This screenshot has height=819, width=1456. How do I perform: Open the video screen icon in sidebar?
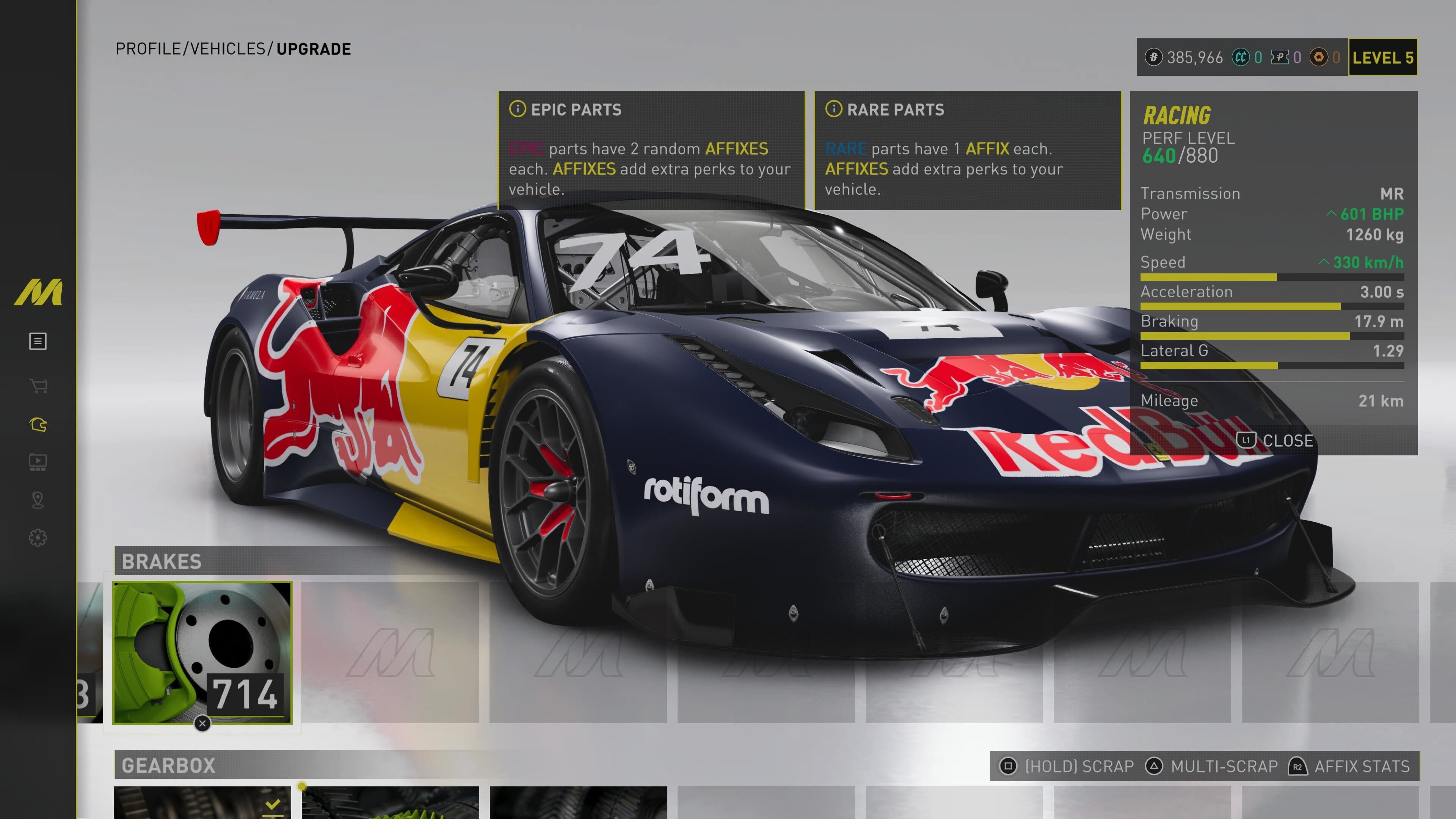(x=38, y=462)
